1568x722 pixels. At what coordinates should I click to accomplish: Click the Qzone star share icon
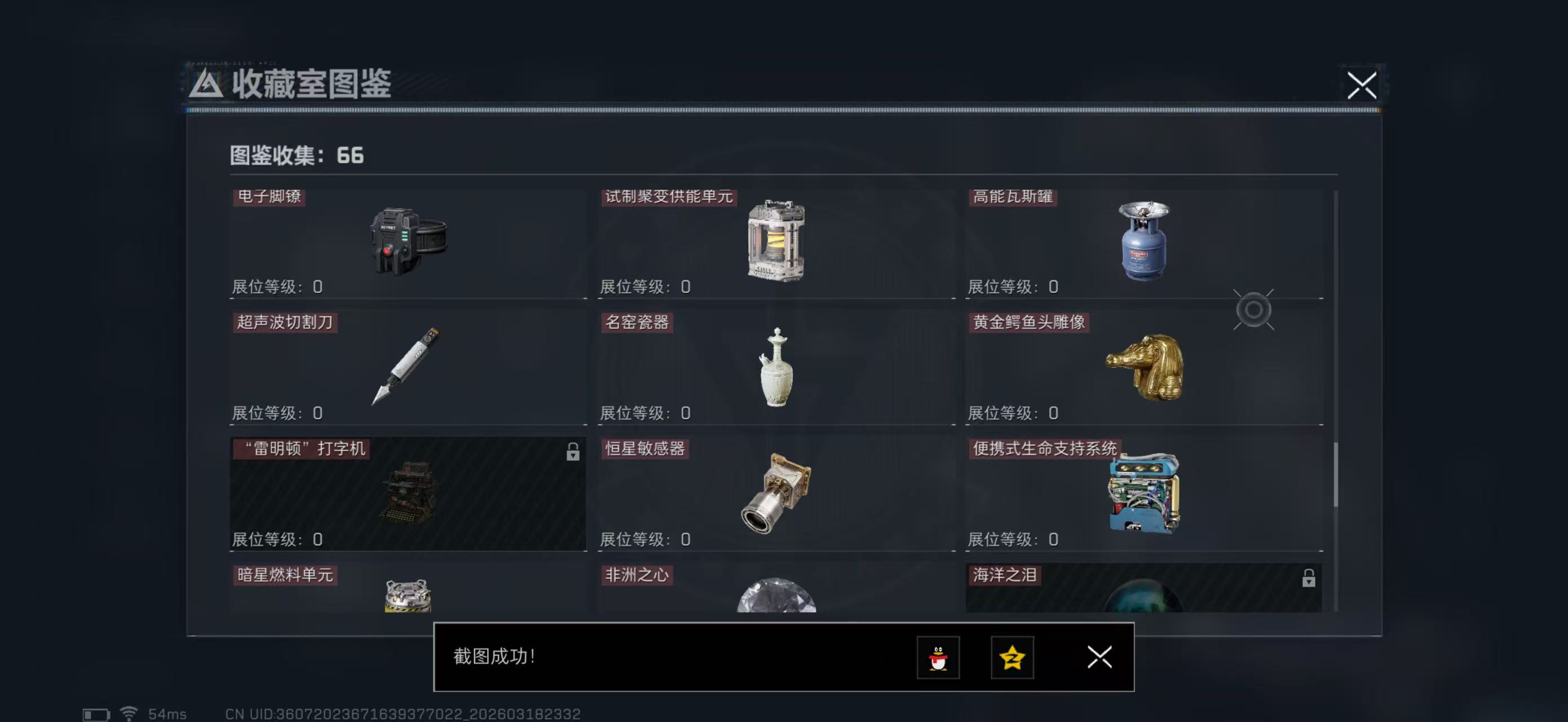(1012, 658)
